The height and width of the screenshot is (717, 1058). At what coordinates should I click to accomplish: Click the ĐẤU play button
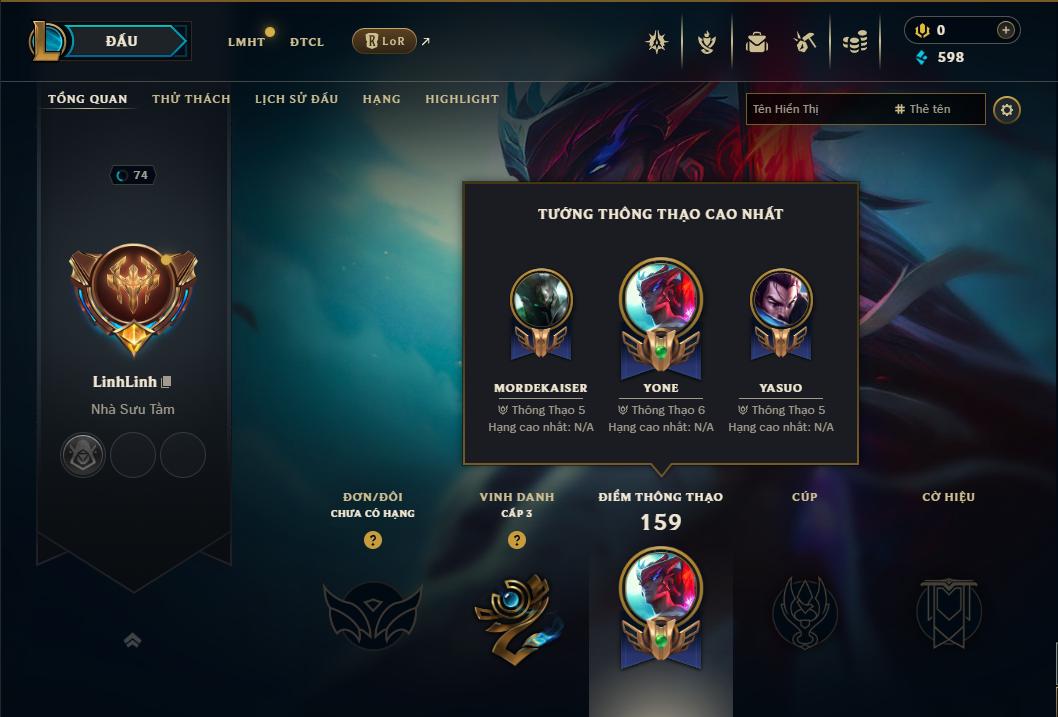coord(122,41)
